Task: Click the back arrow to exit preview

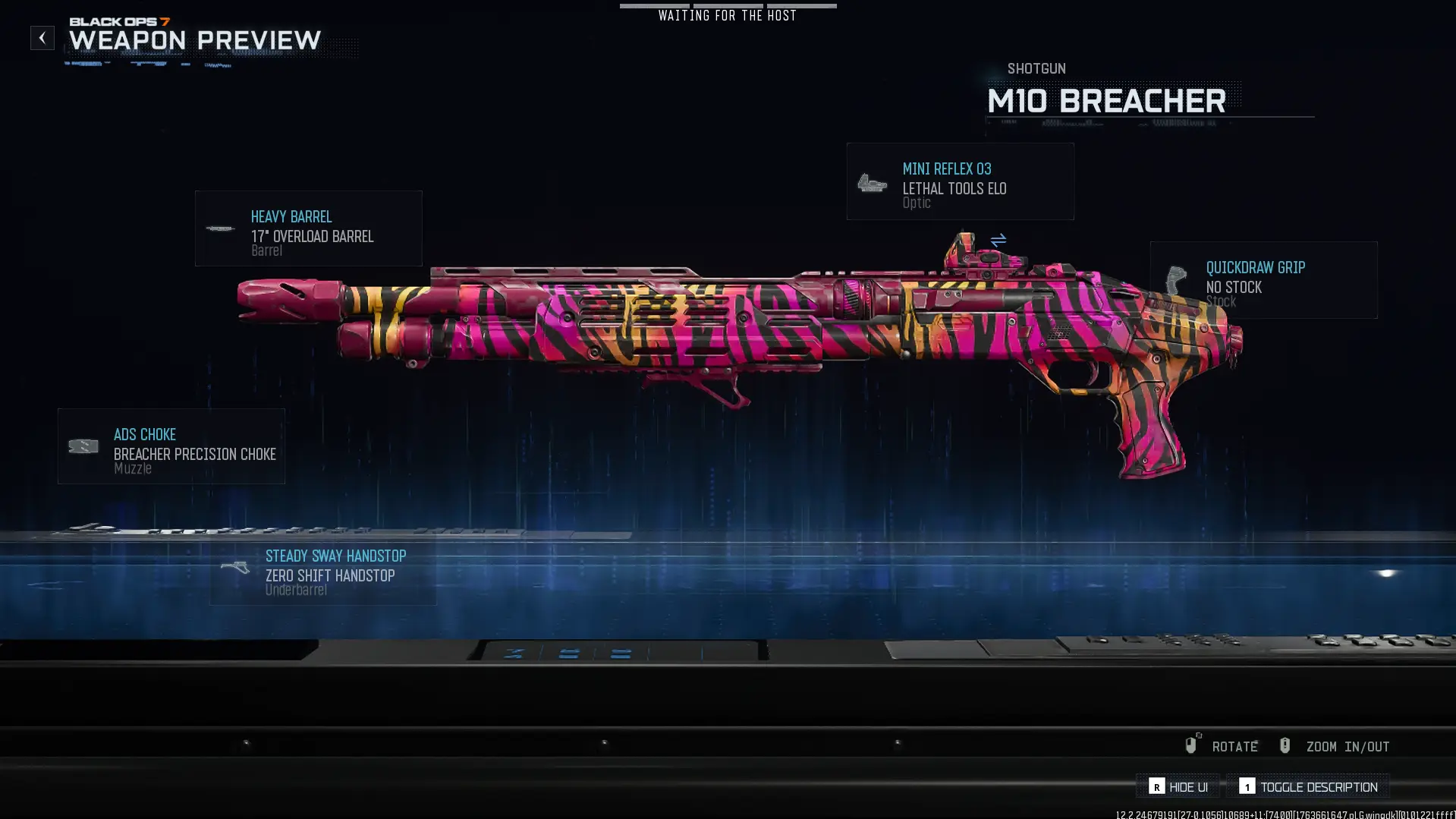Action: pyautogui.click(x=42, y=37)
